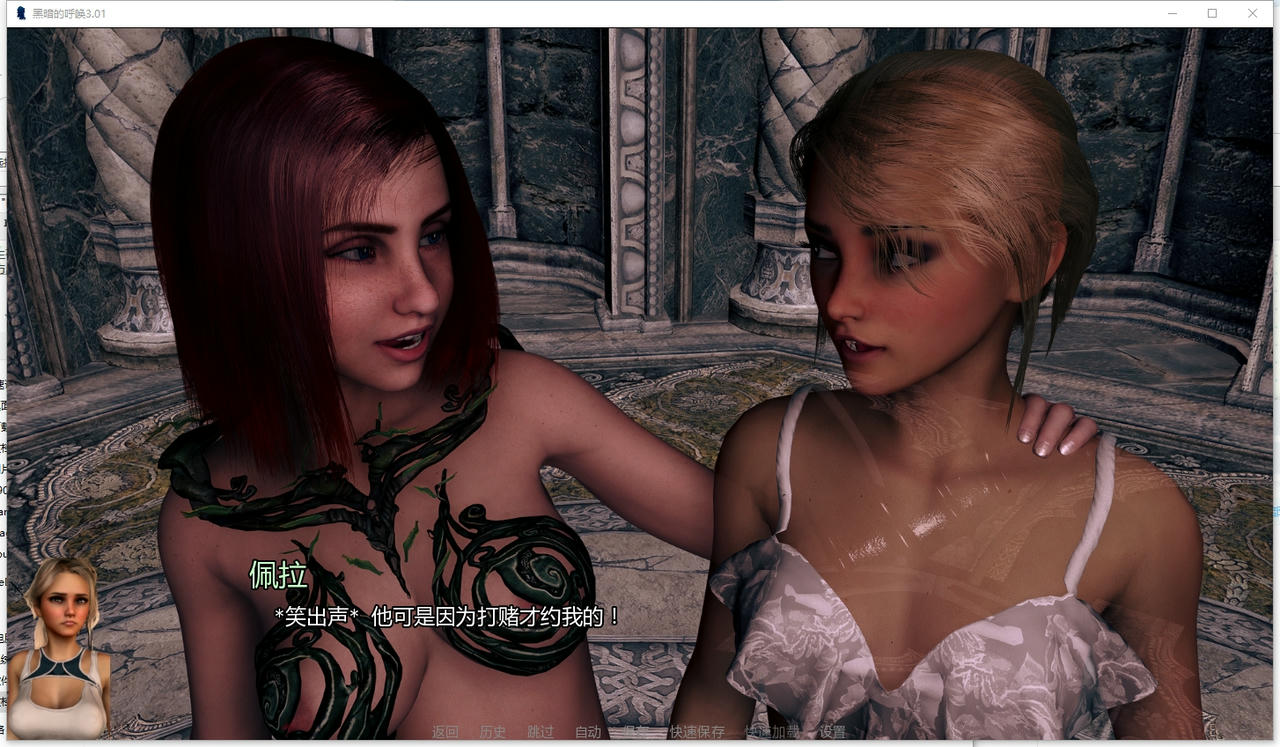
Task: Open the 设置 (Settings) menu
Action: point(832,732)
